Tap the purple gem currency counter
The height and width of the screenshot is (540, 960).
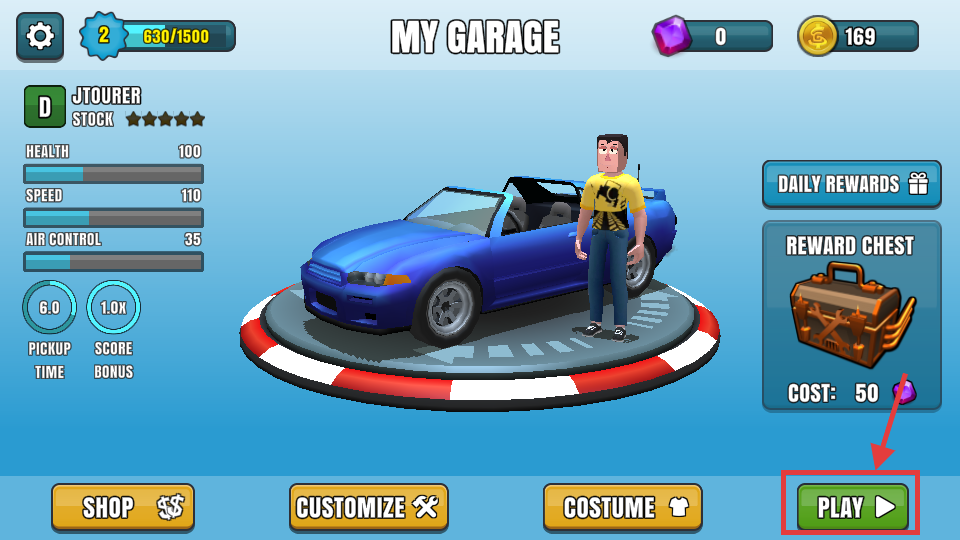(x=712, y=37)
